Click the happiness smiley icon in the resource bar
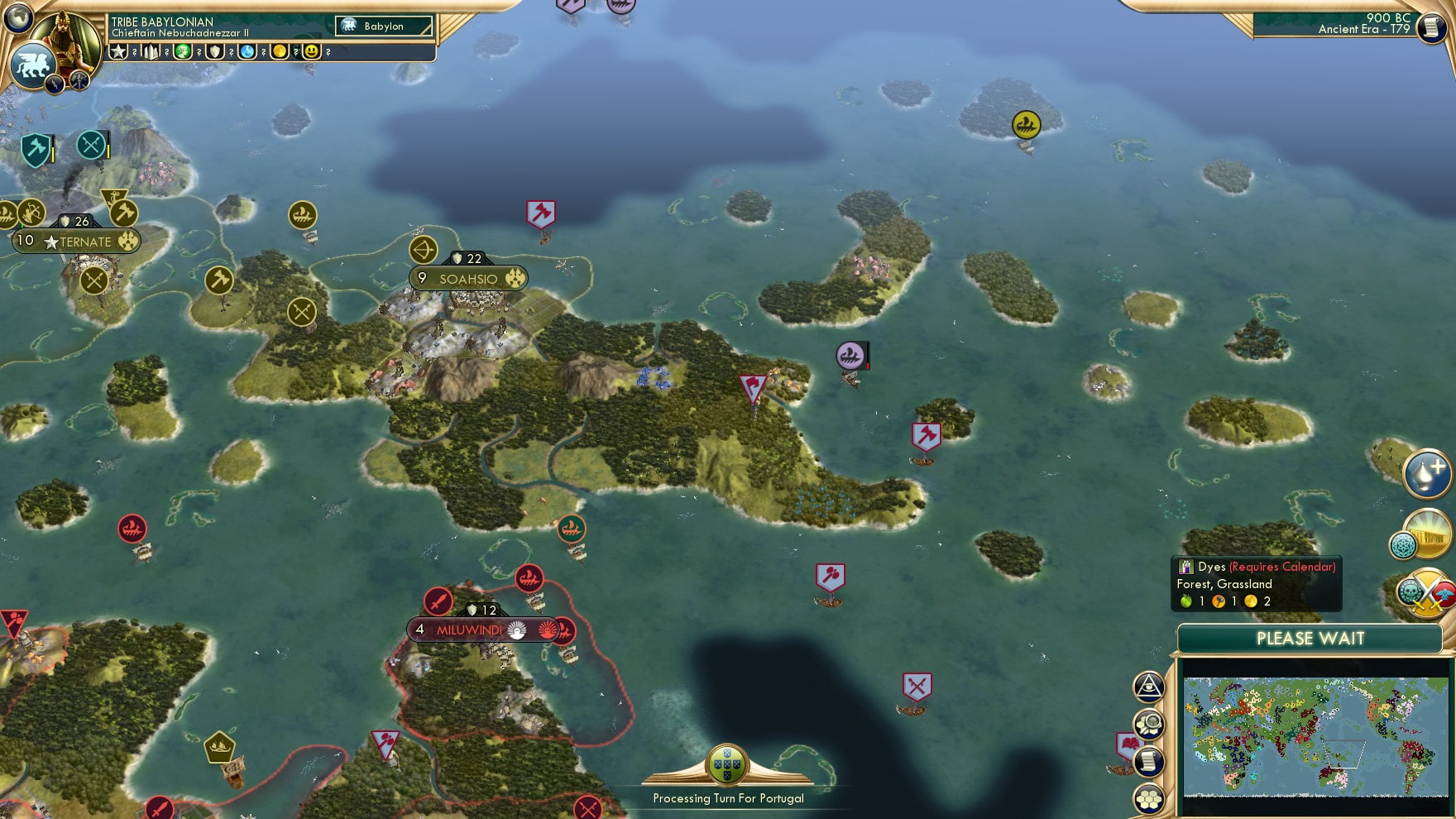The width and height of the screenshot is (1456, 819). click(312, 53)
